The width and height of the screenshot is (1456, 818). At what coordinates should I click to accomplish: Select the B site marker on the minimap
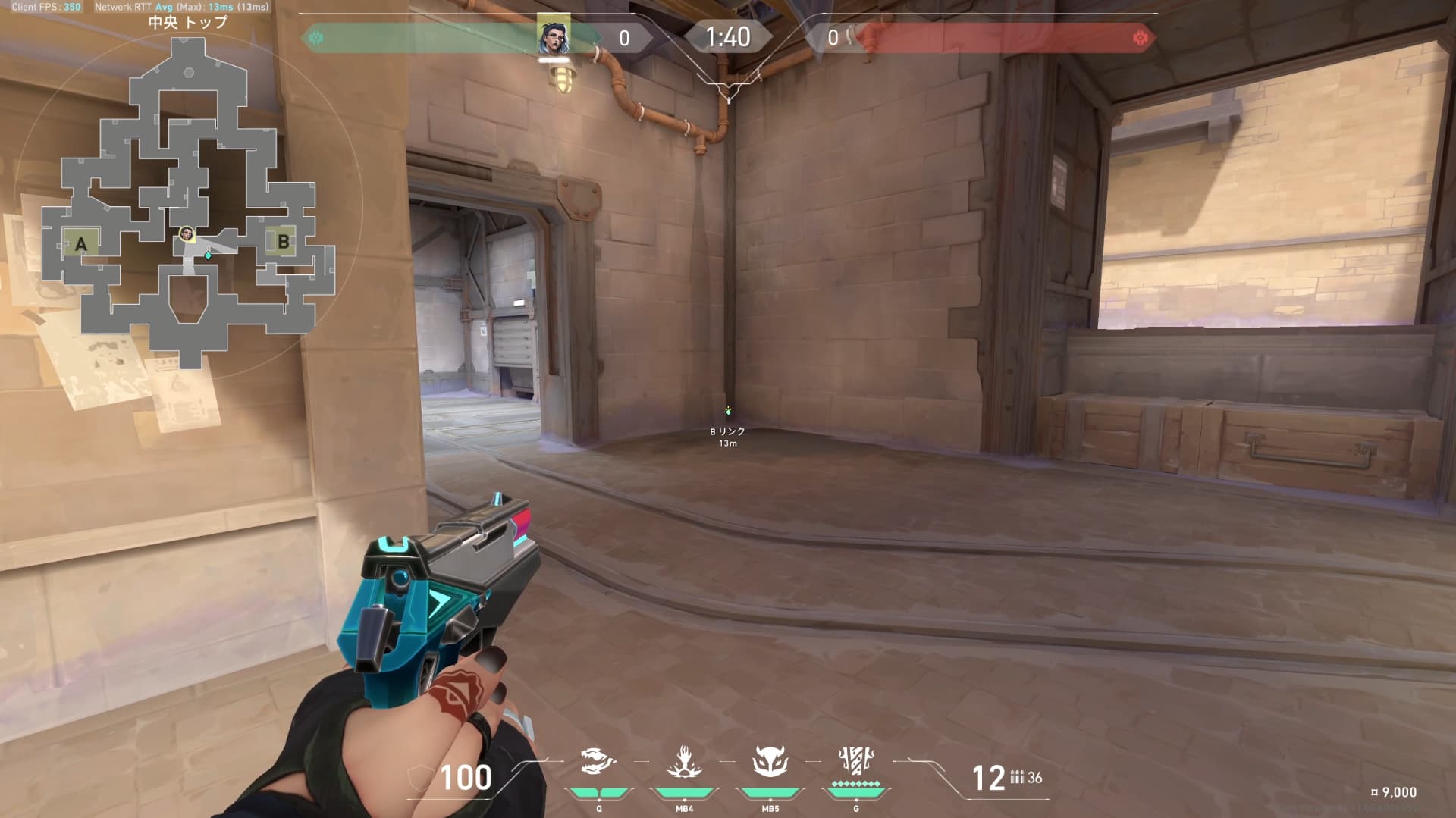point(283,242)
